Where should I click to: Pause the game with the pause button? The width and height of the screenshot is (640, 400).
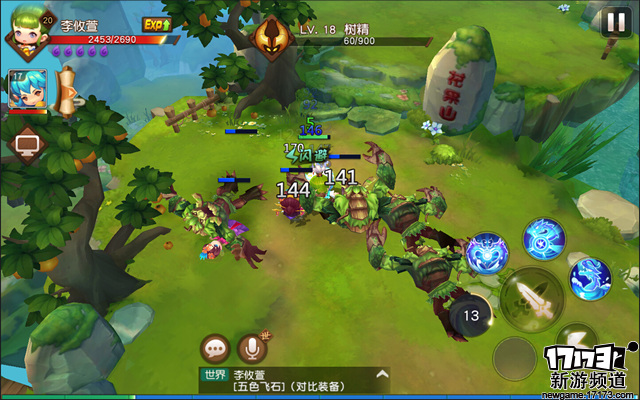(x=614, y=22)
